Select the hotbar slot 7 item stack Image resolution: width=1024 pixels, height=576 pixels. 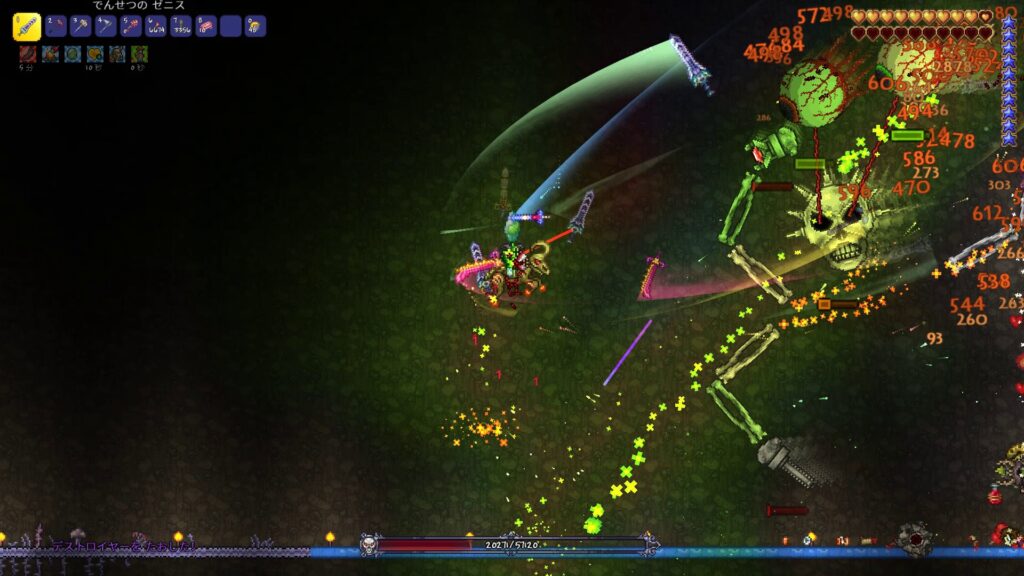pyautogui.click(x=180, y=27)
